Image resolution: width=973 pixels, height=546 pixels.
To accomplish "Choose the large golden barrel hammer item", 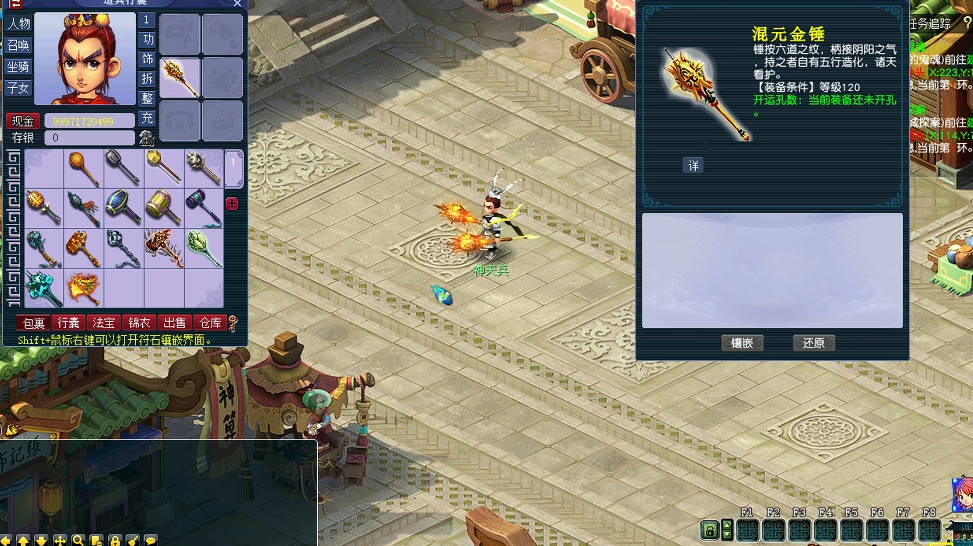I will point(163,208).
